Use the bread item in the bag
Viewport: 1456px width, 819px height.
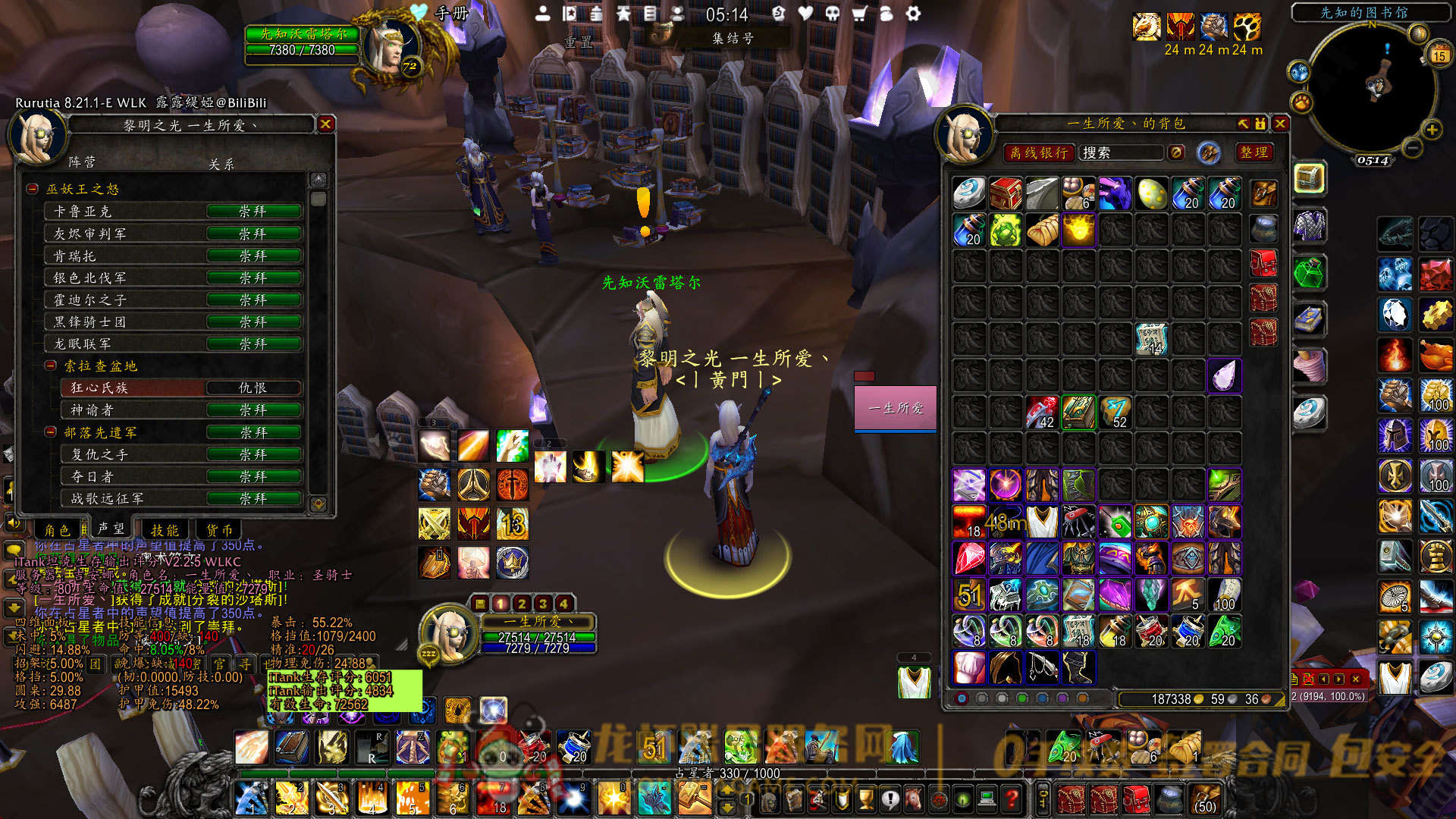pyautogui.click(x=1042, y=231)
